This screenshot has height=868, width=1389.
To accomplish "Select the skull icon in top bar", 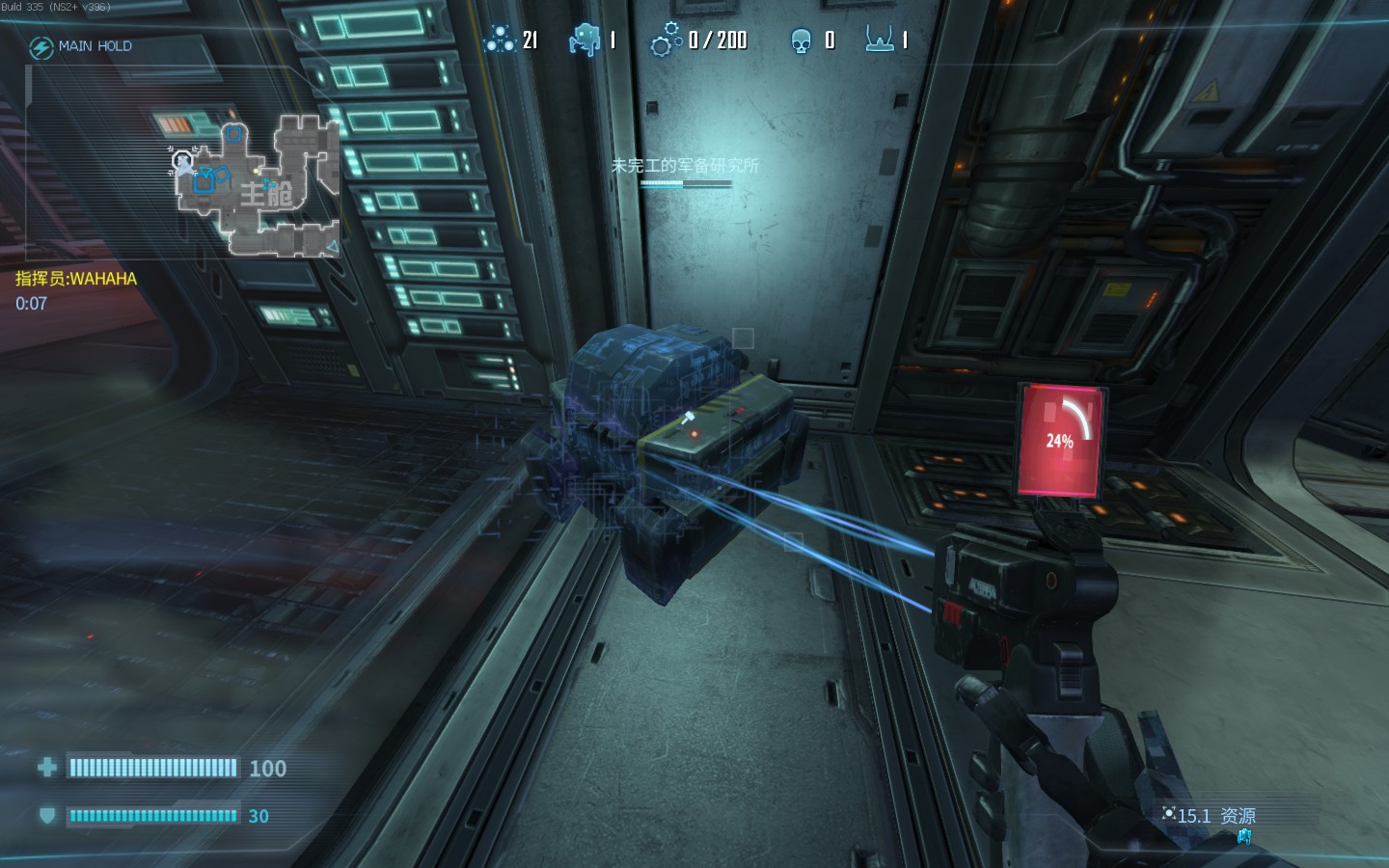I will tap(801, 41).
